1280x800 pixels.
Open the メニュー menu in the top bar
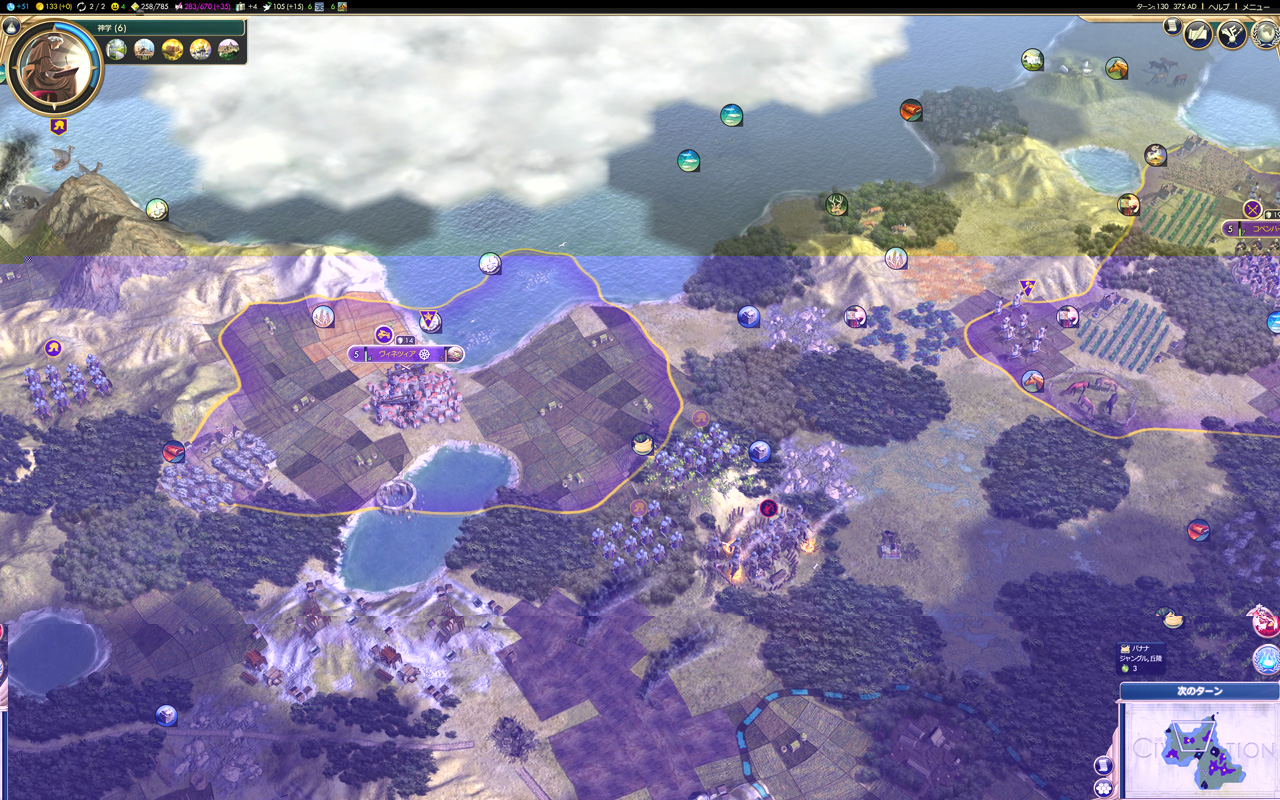[x=1255, y=6]
